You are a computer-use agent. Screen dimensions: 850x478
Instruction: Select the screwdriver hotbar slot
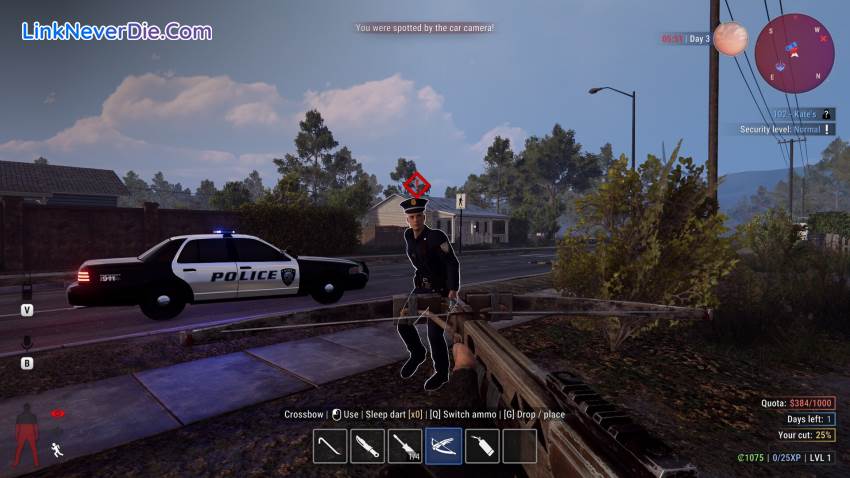click(x=405, y=446)
